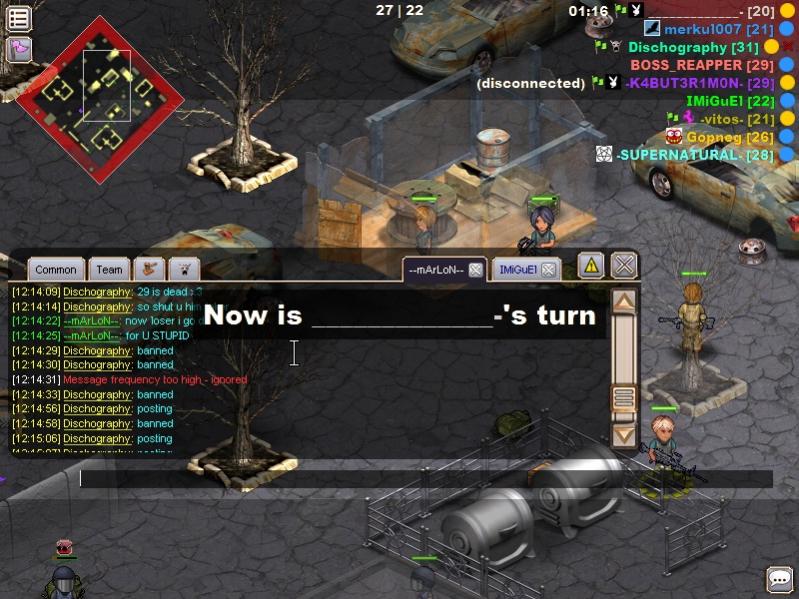Open the IMiGuEl private chat tab
The width and height of the screenshot is (799, 599).
pos(517,269)
